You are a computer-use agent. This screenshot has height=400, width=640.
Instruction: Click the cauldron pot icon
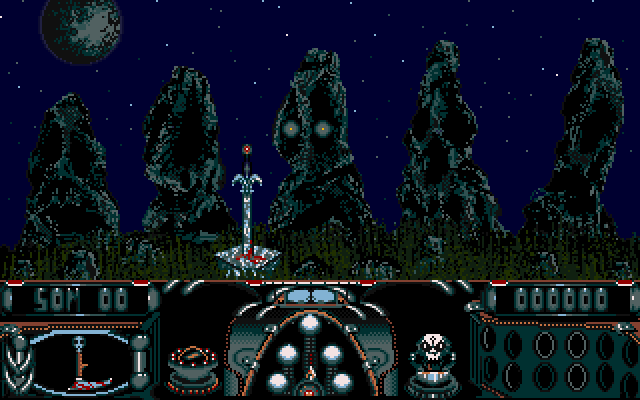tap(188, 362)
